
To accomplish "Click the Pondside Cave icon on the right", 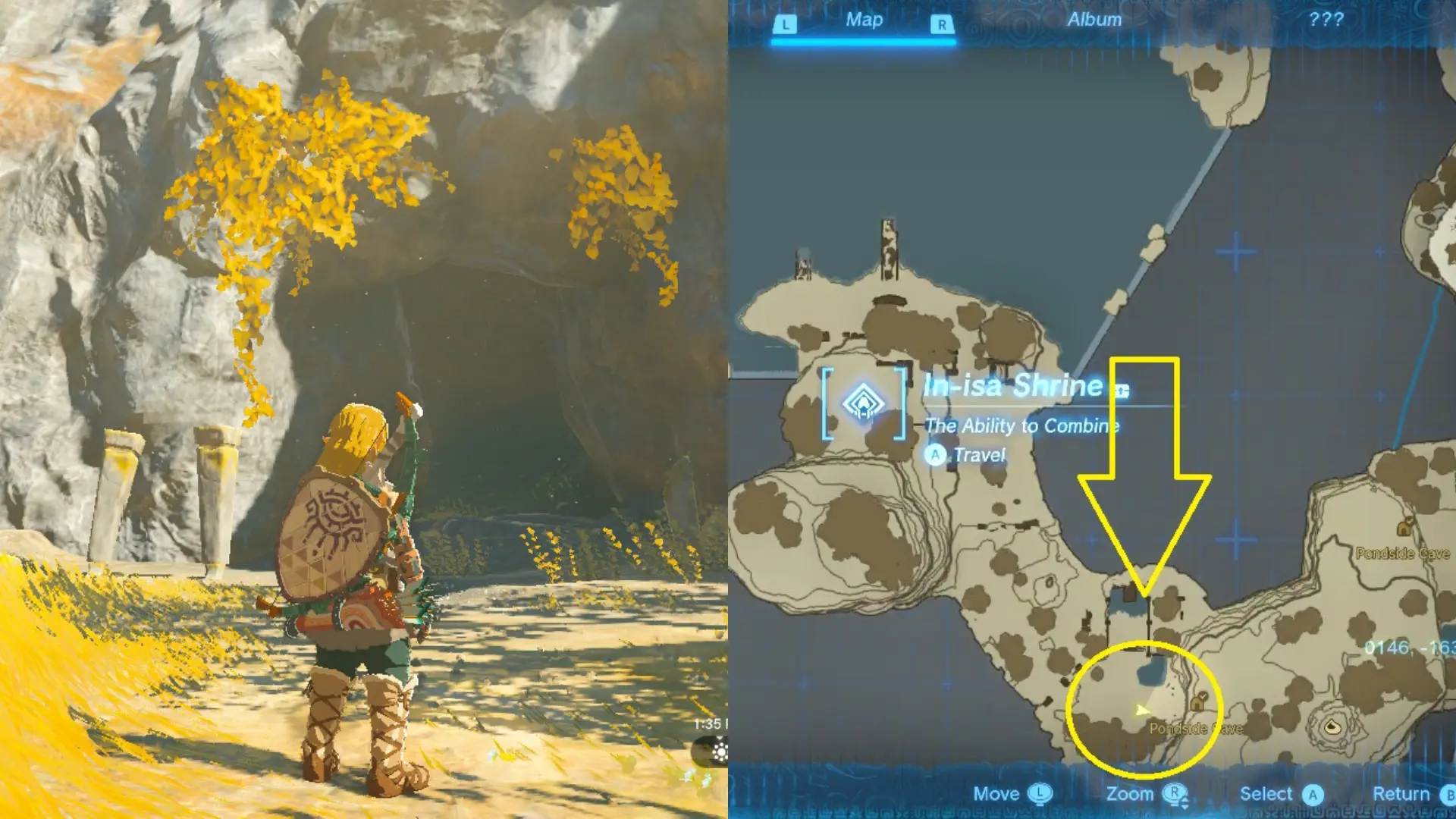I will point(1403,527).
